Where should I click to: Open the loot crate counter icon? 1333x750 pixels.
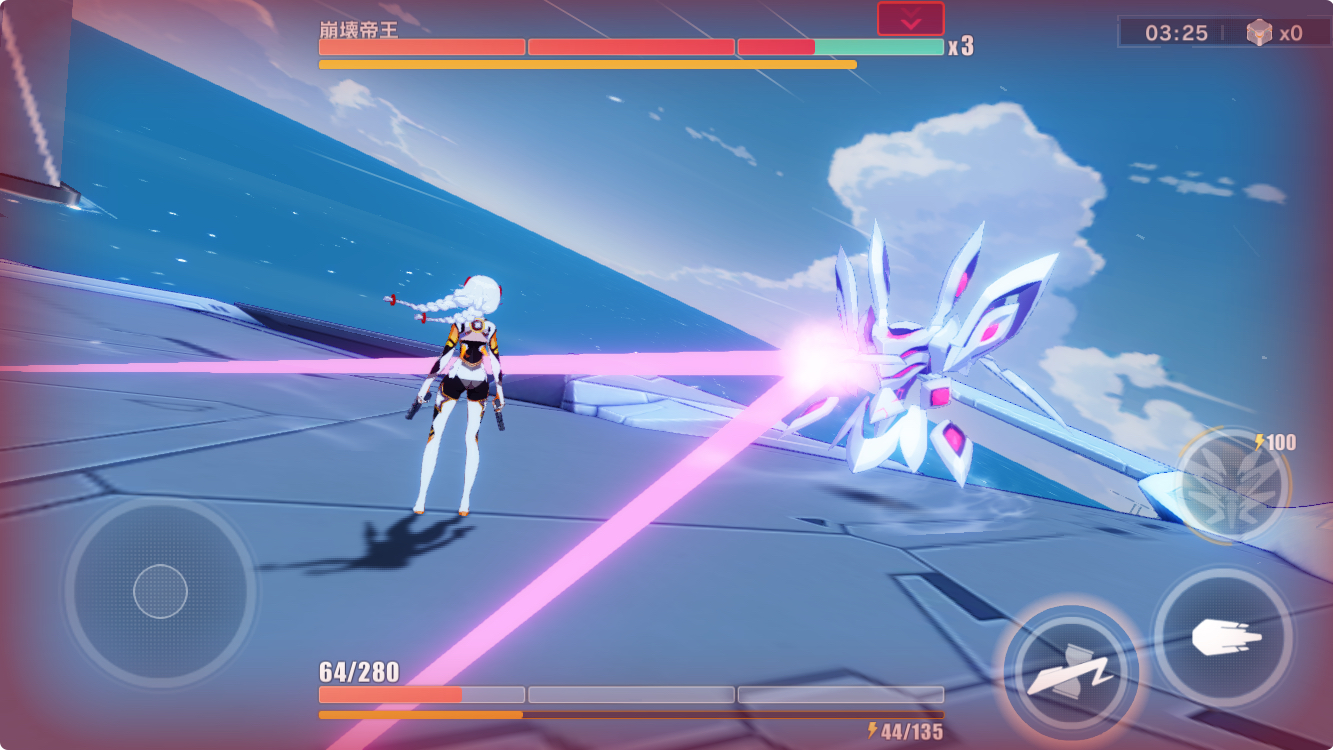(x=1259, y=32)
